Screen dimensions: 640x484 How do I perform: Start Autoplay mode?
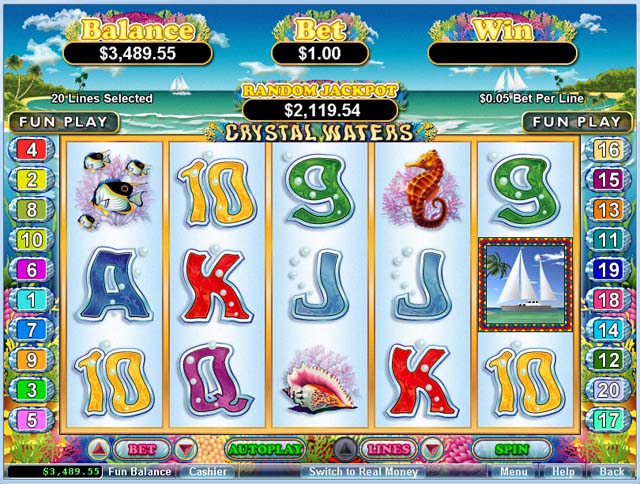[265, 449]
